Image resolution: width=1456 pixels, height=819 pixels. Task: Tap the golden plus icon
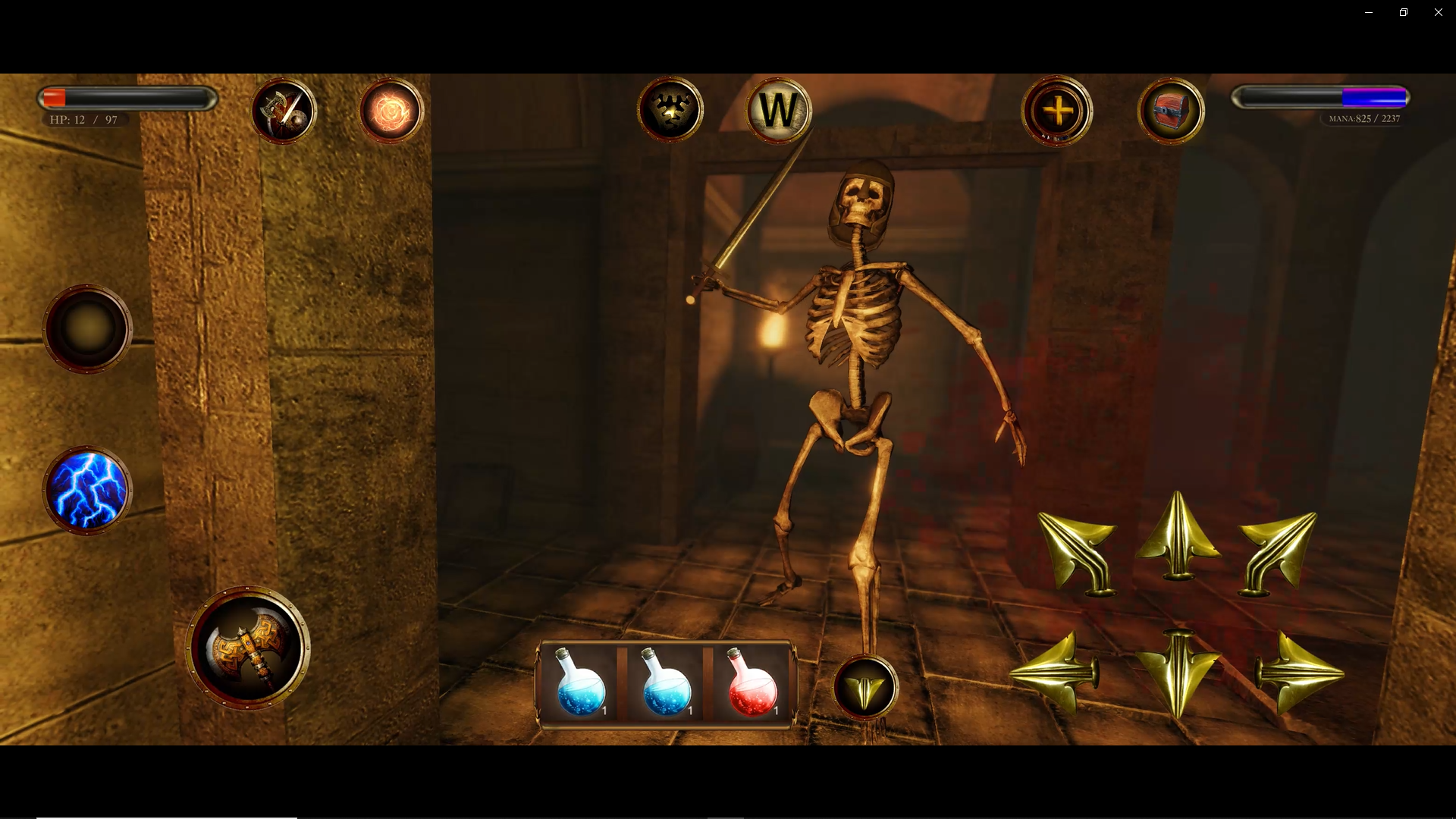coord(1057,111)
